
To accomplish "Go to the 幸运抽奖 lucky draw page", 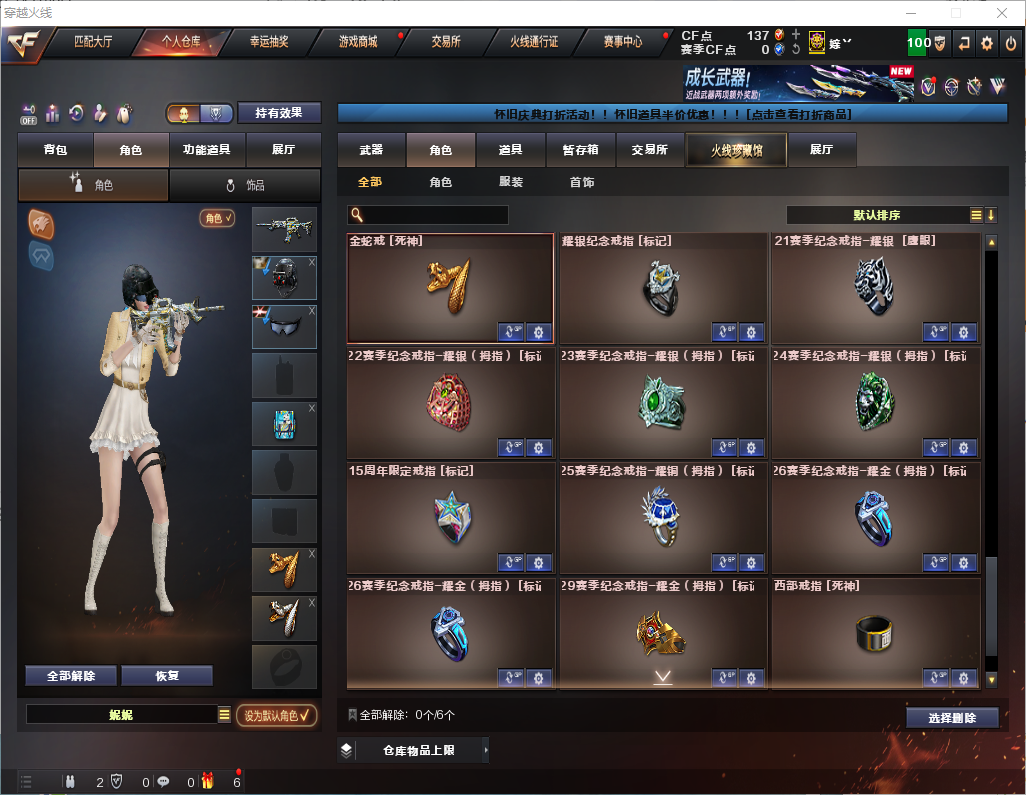I will click(x=268, y=42).
